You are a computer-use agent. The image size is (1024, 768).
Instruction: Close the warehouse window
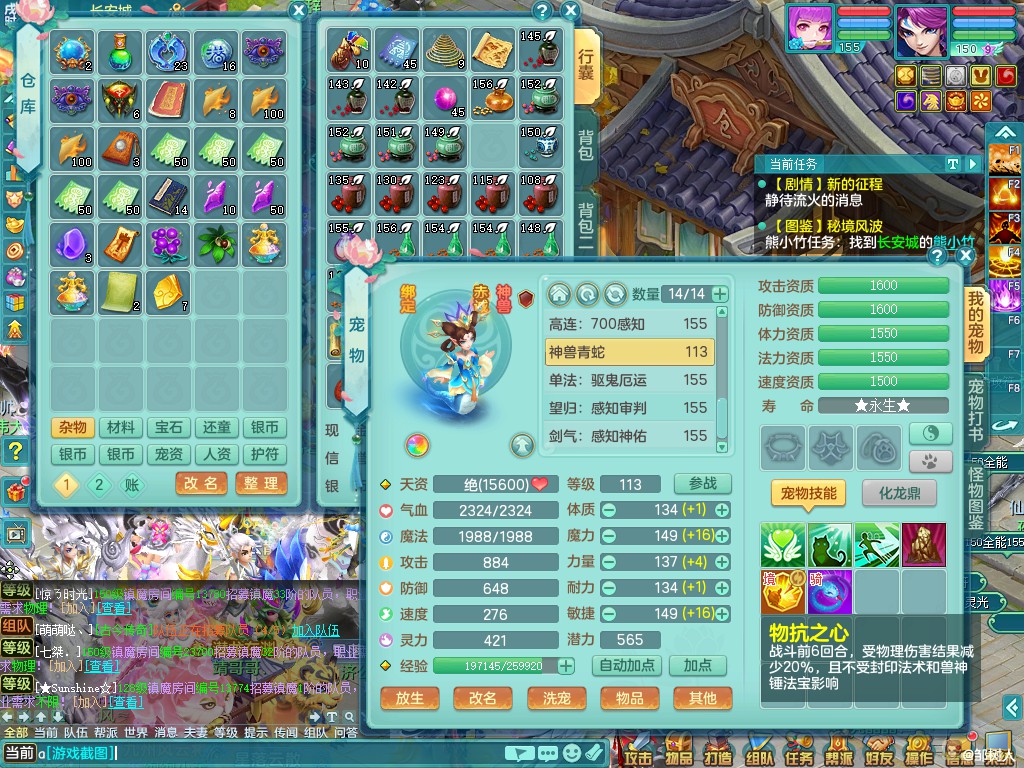tap(298, 10)
